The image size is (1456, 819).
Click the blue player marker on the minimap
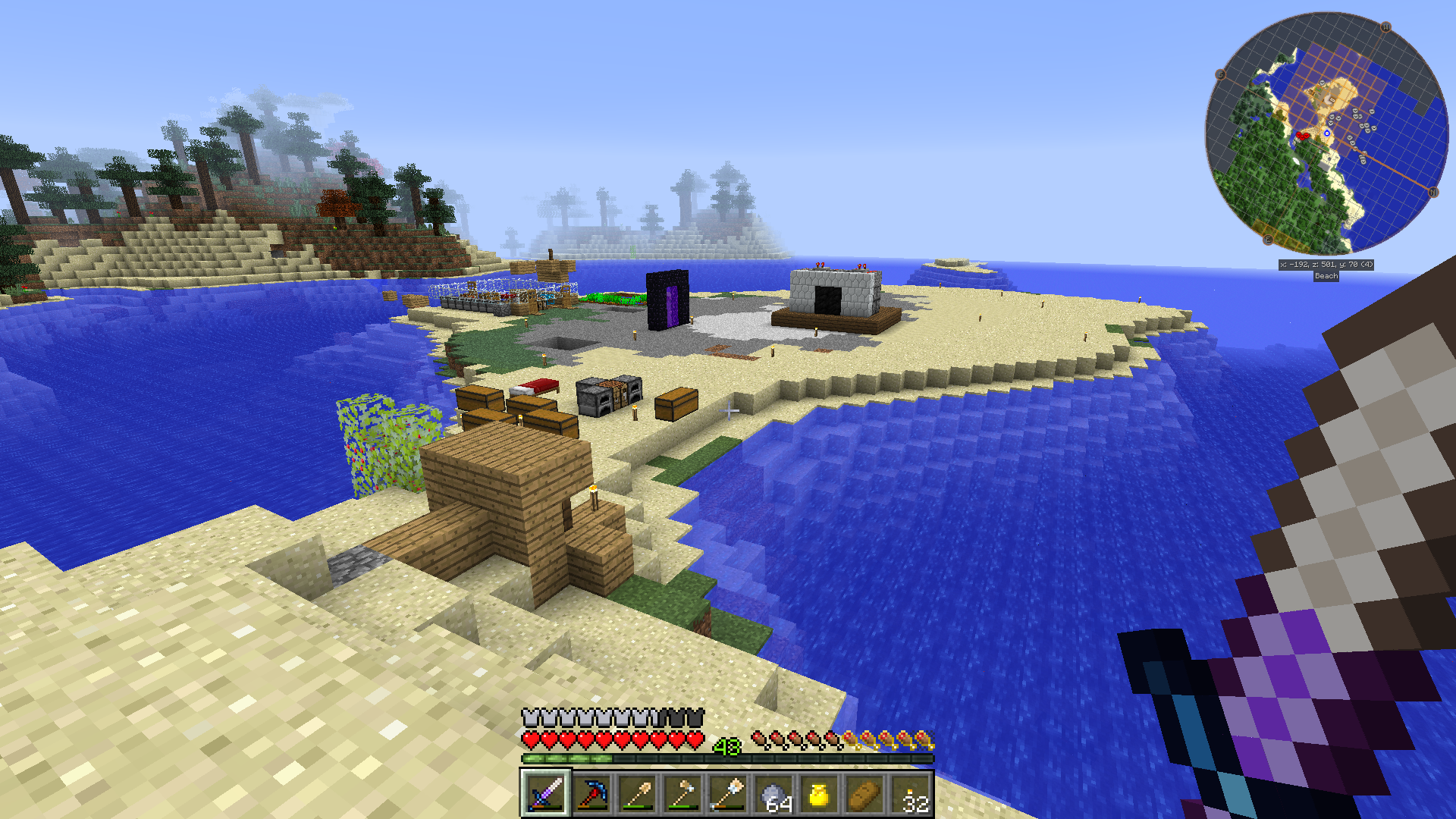pos(1327,133)
